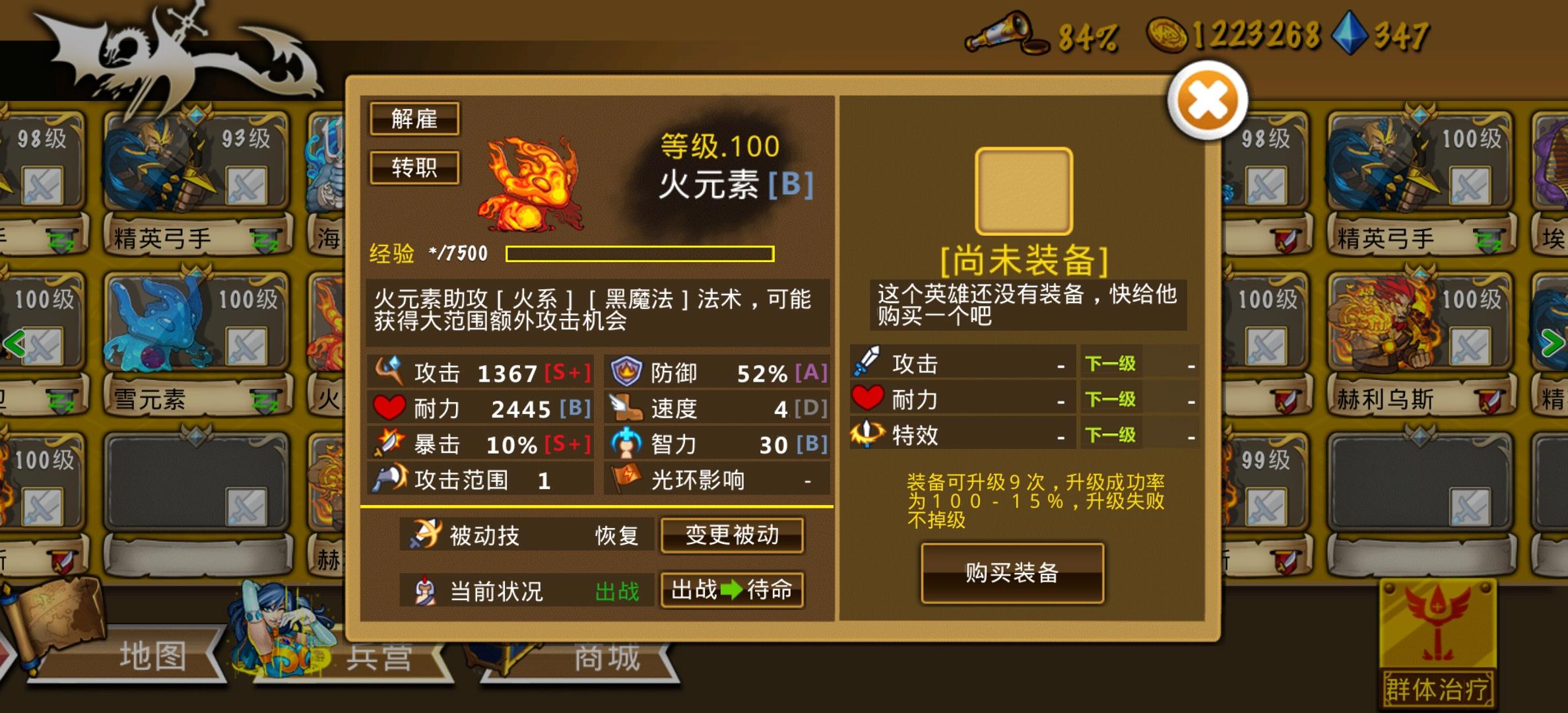Click the green left arrow to browse heroes
The image size is (1568, 713).
[16, 343]
